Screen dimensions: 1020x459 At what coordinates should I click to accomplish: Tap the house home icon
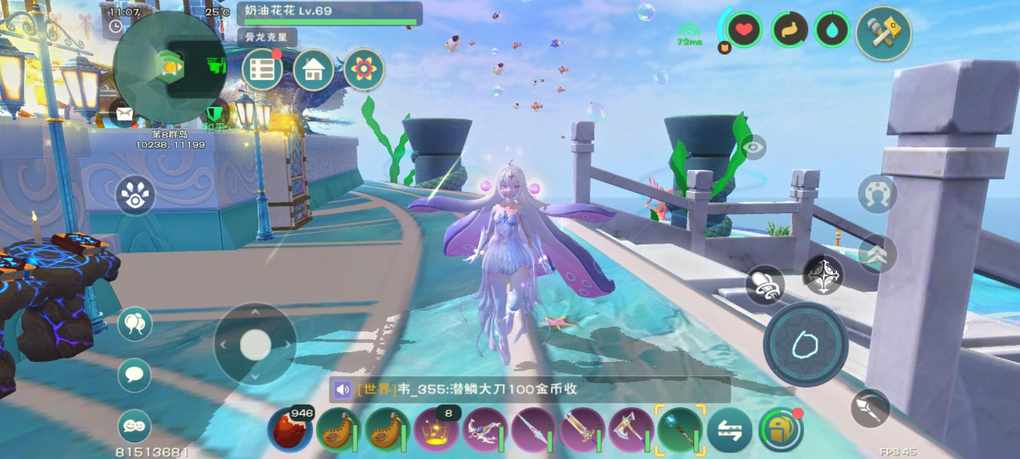click(x=314, y=70)
